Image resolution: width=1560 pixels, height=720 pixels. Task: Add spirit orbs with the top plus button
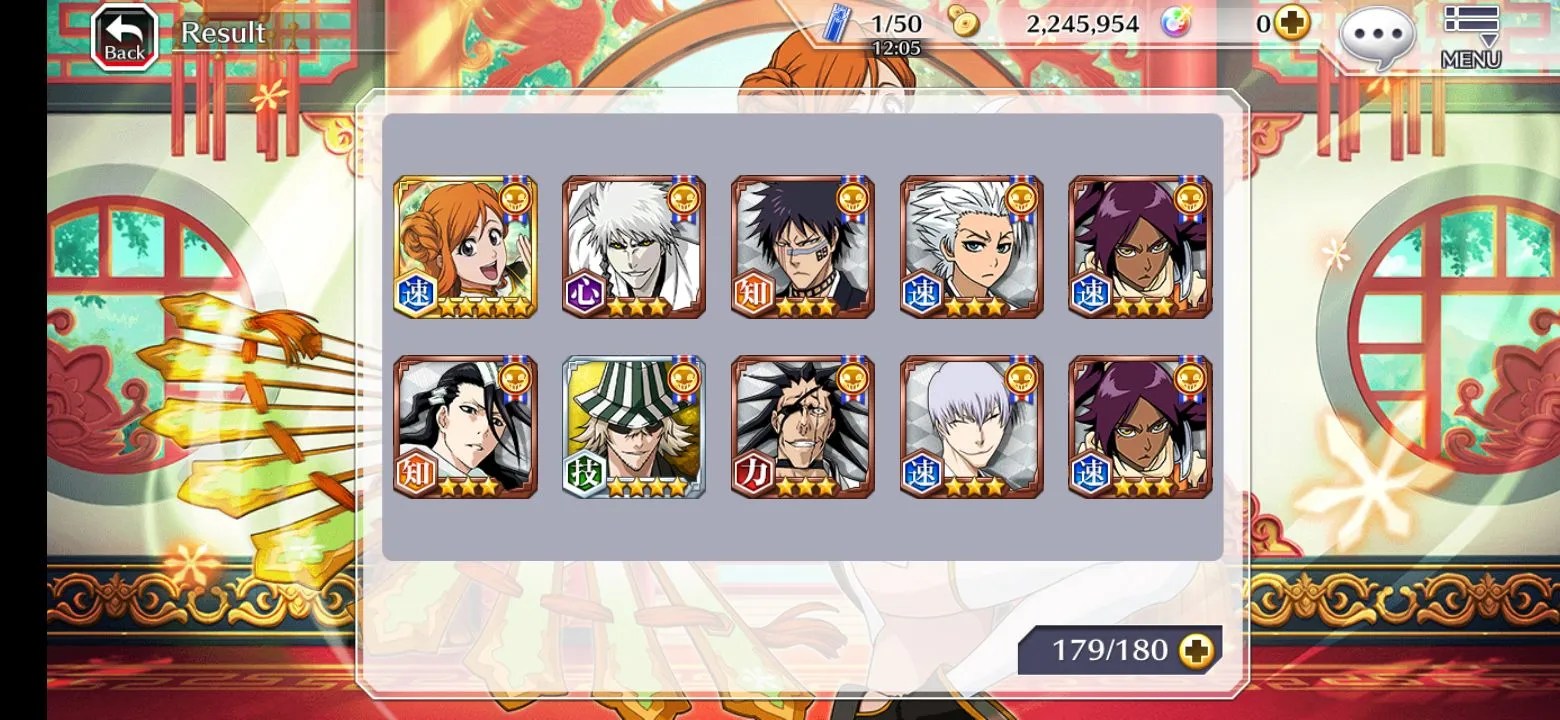(x=1292, y=23)
